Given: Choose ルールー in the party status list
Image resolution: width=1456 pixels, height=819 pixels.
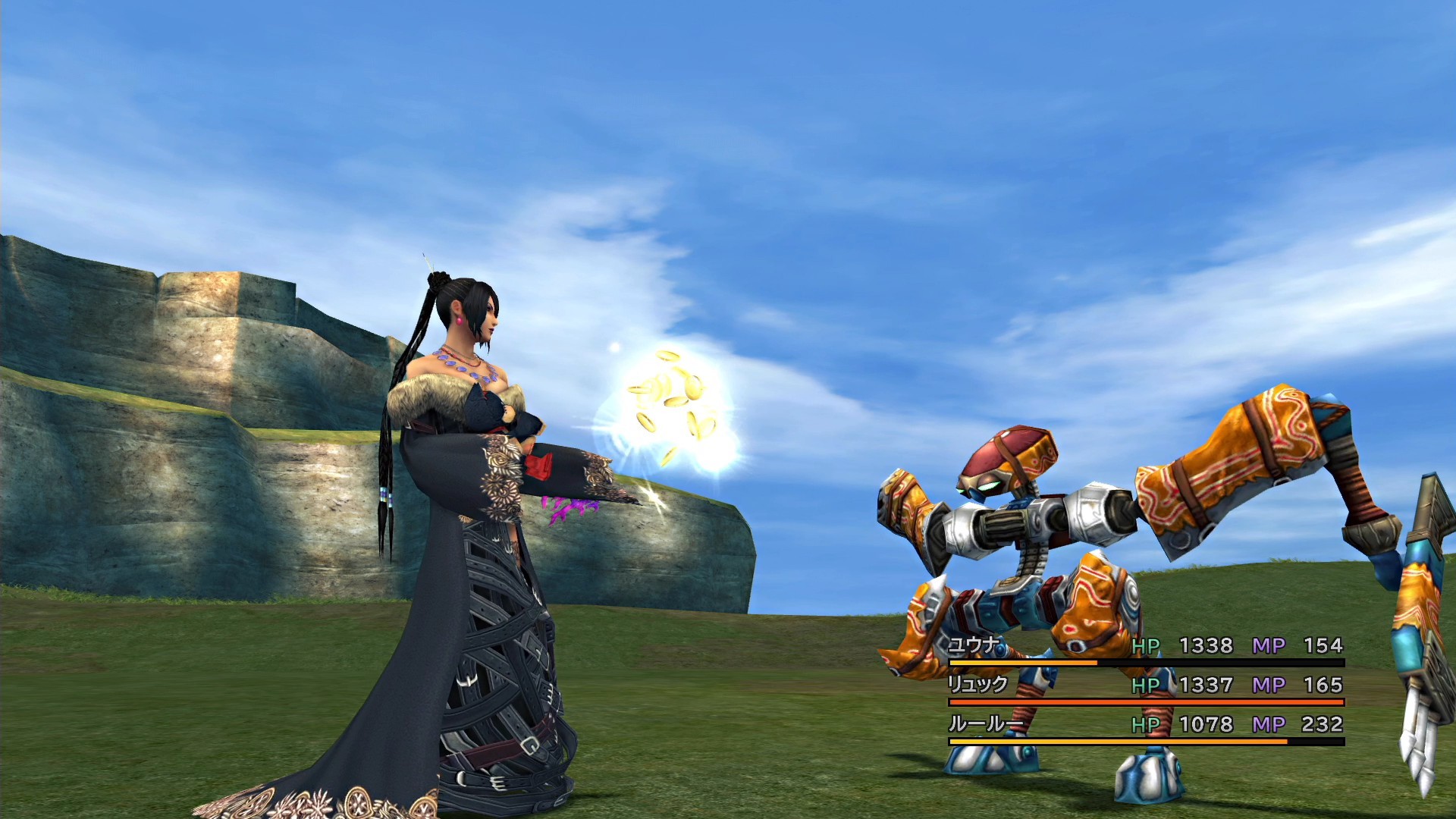Looking at the screenshot, I should pyautogui.click(x=984, y=724).
